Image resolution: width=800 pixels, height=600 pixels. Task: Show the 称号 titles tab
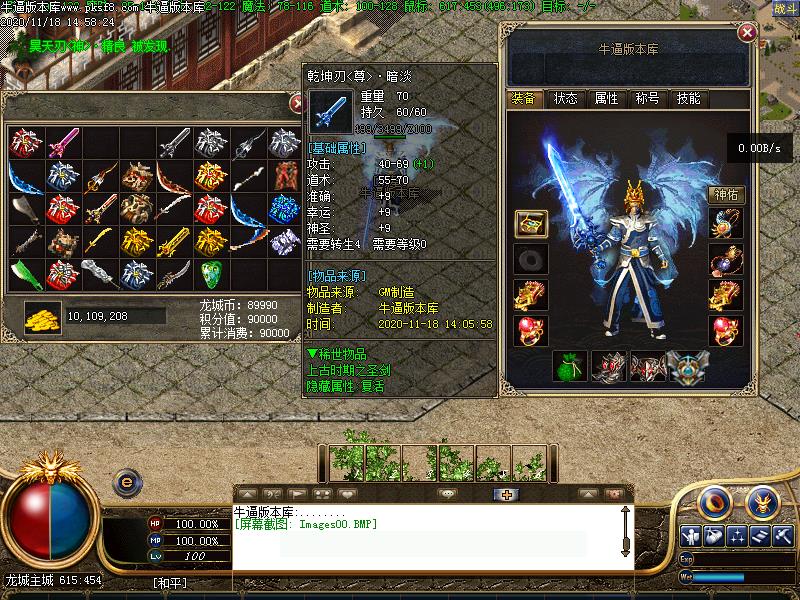(x=647, y=98)
